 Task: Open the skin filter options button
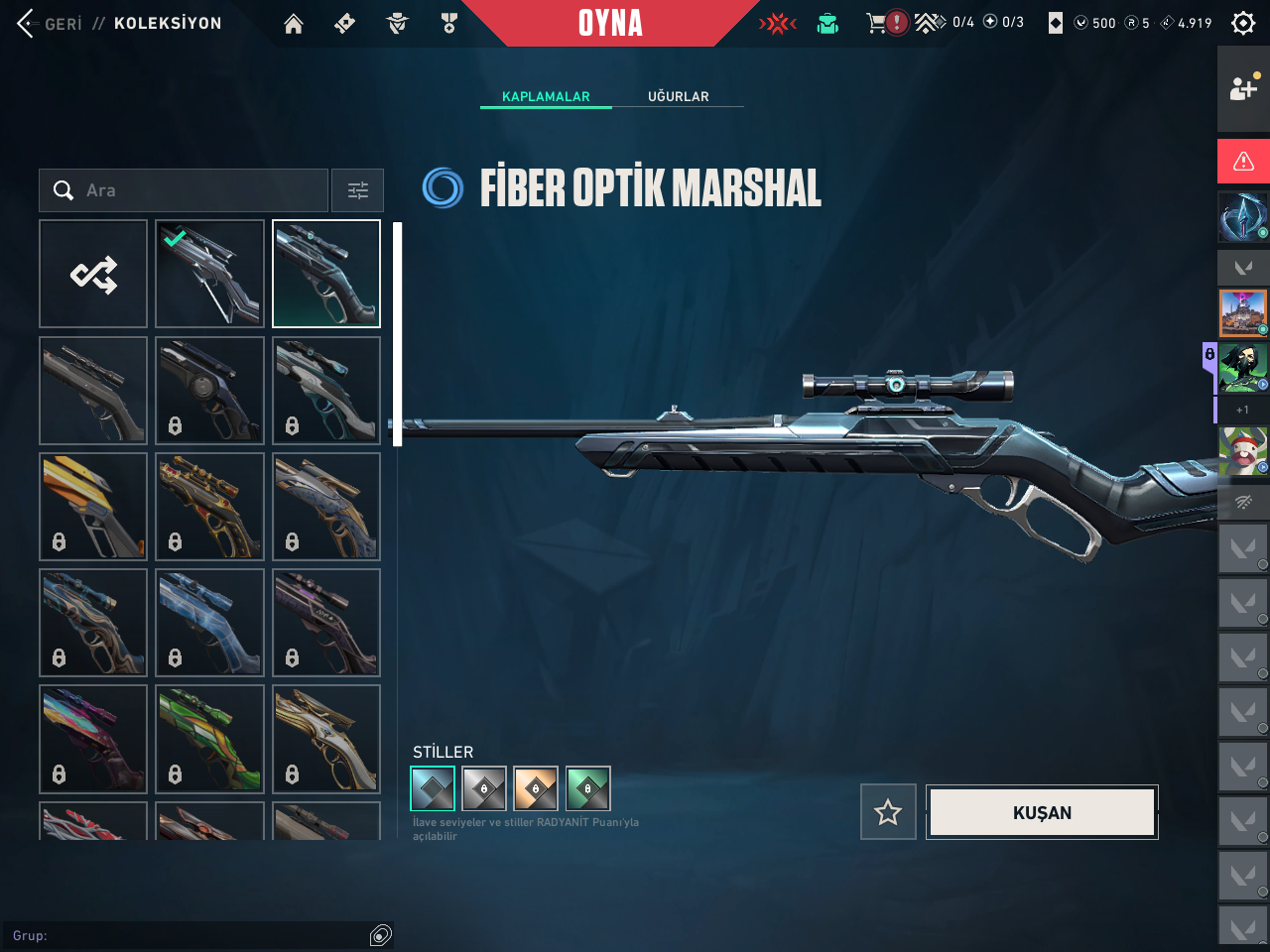357,190
